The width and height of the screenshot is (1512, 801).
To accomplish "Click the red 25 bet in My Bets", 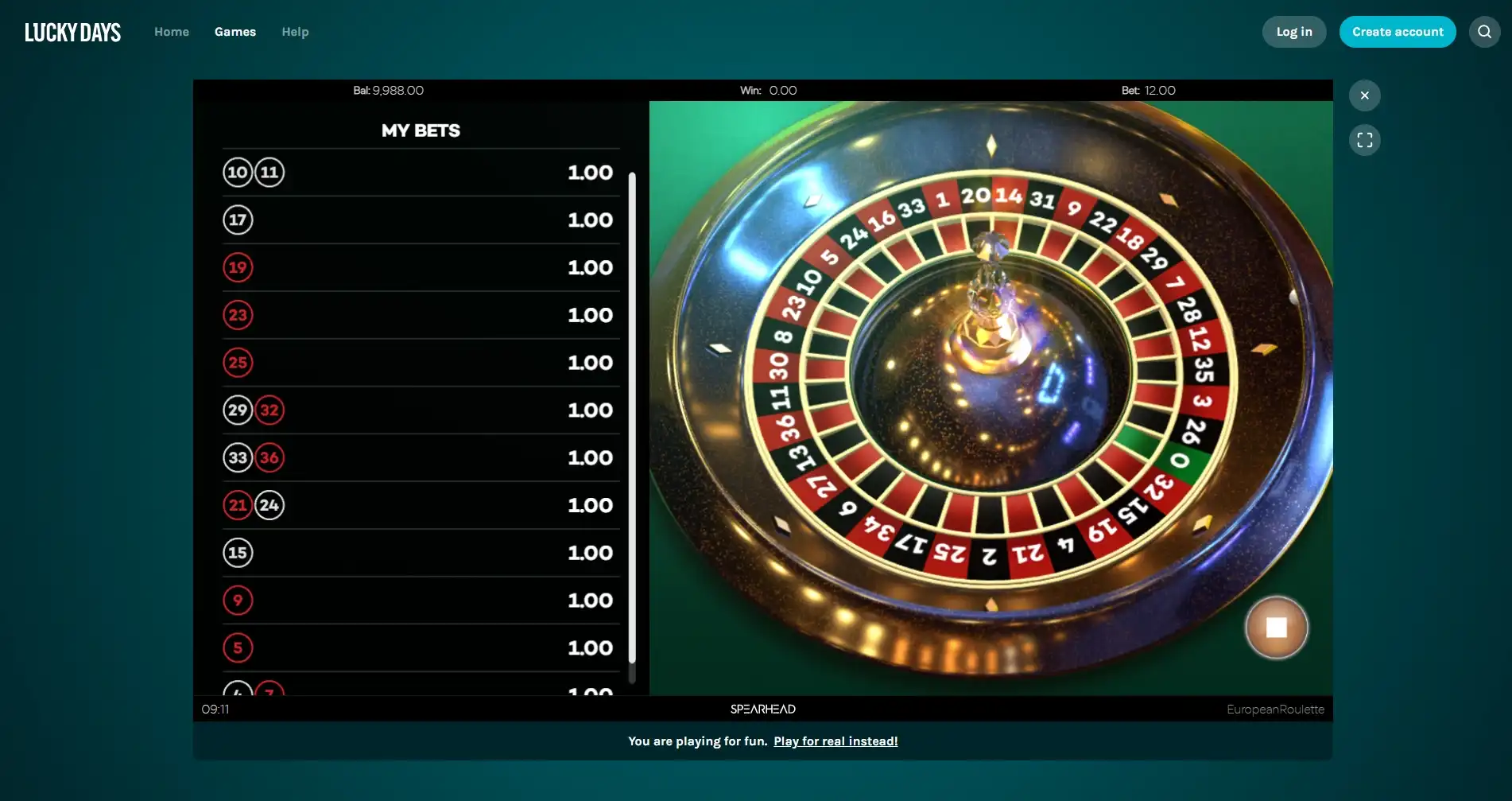I will pos(238,362).
